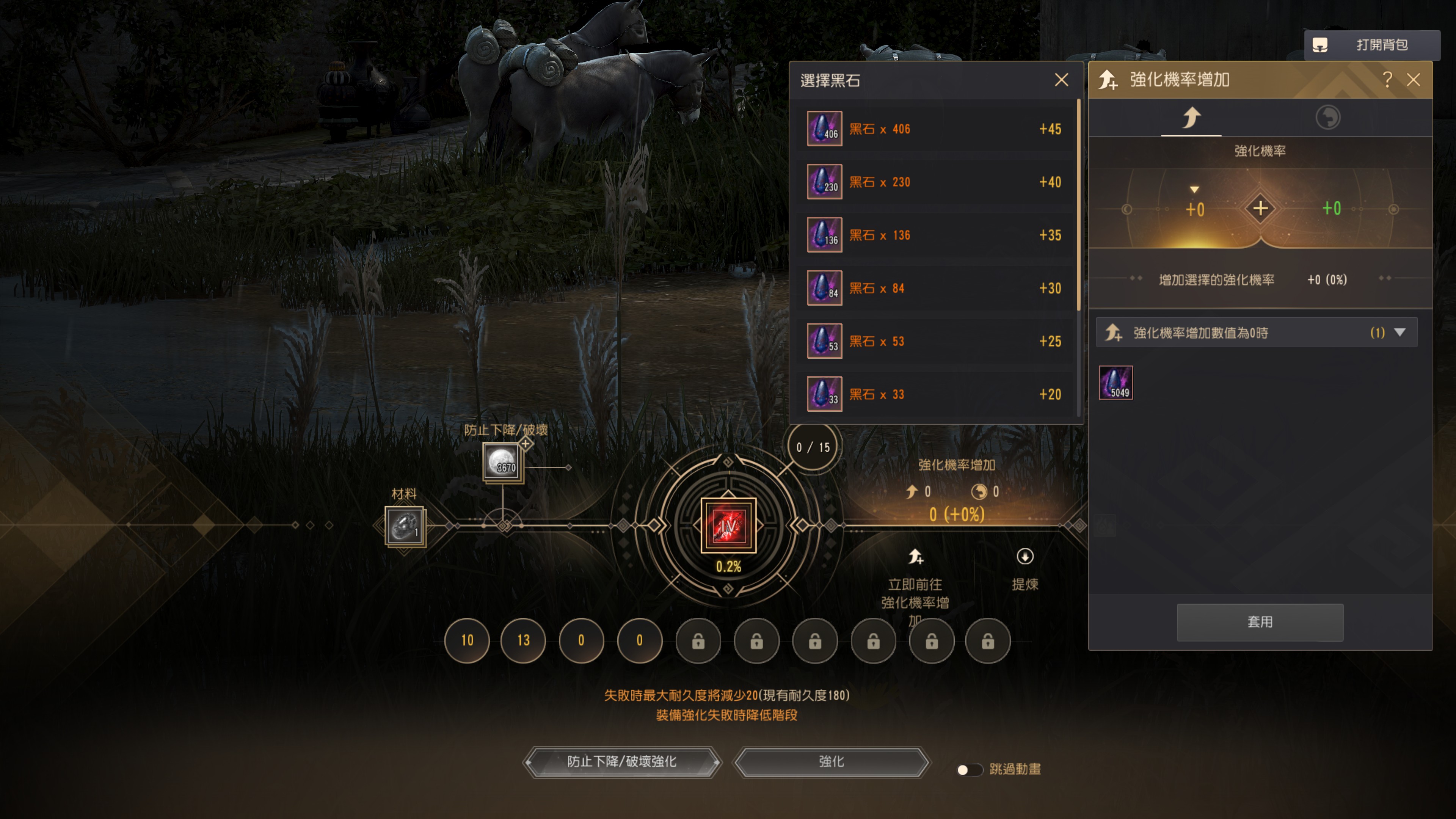Pick 黑石 x 33 for +20
The image size is (1456, 819).
click(x=935, y=394)
